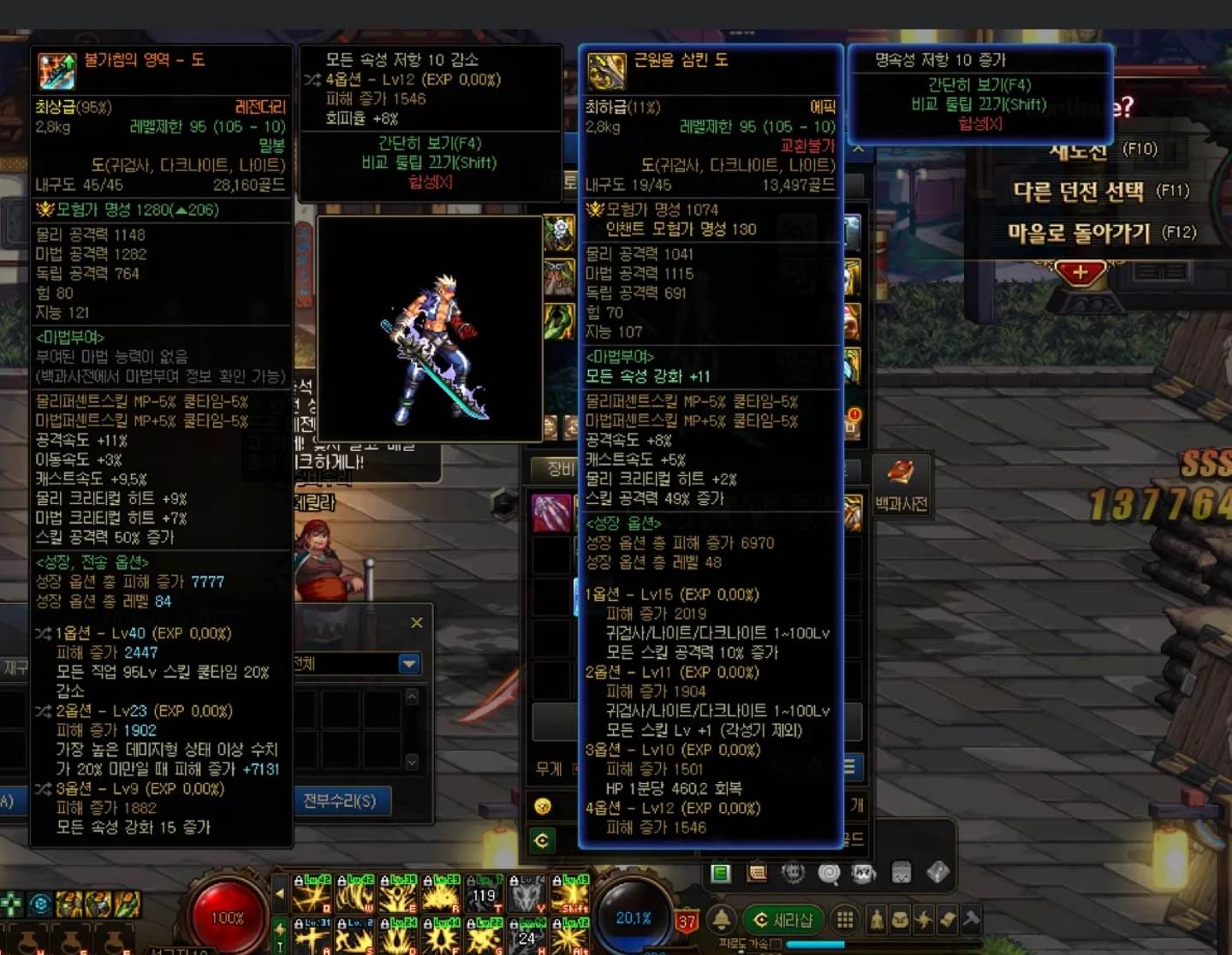Click the gold coin icon in inventory

(x=542, y=806)
